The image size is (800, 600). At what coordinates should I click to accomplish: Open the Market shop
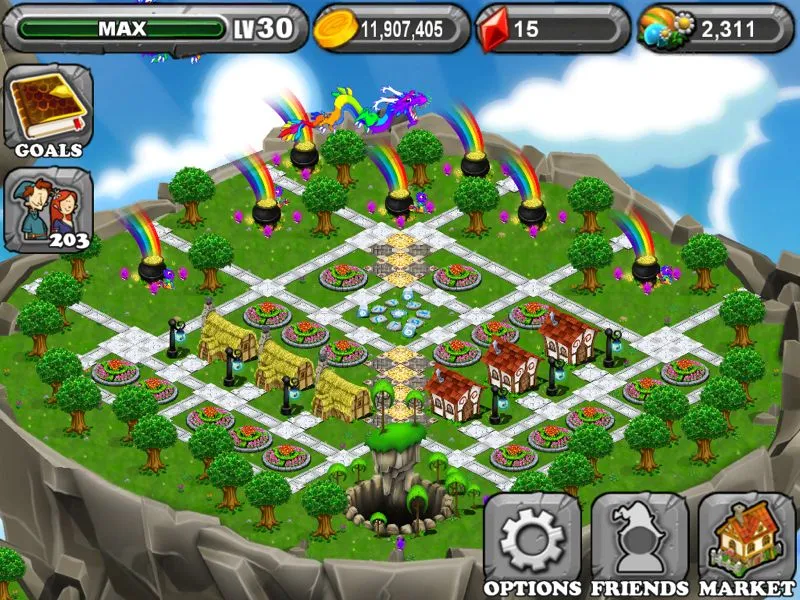click(x=746, y=542)
